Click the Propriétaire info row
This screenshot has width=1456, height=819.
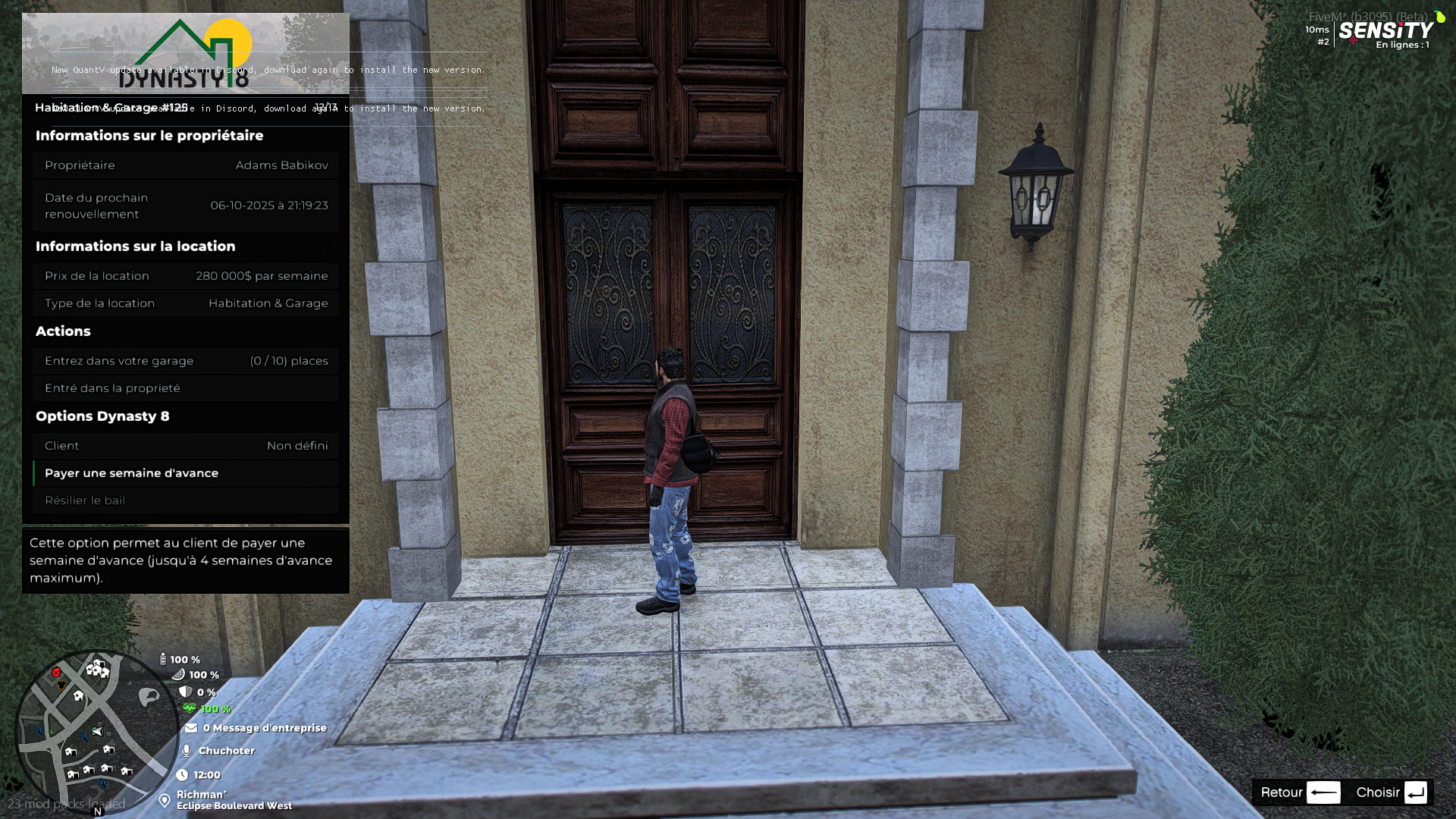tap(186, 165)
